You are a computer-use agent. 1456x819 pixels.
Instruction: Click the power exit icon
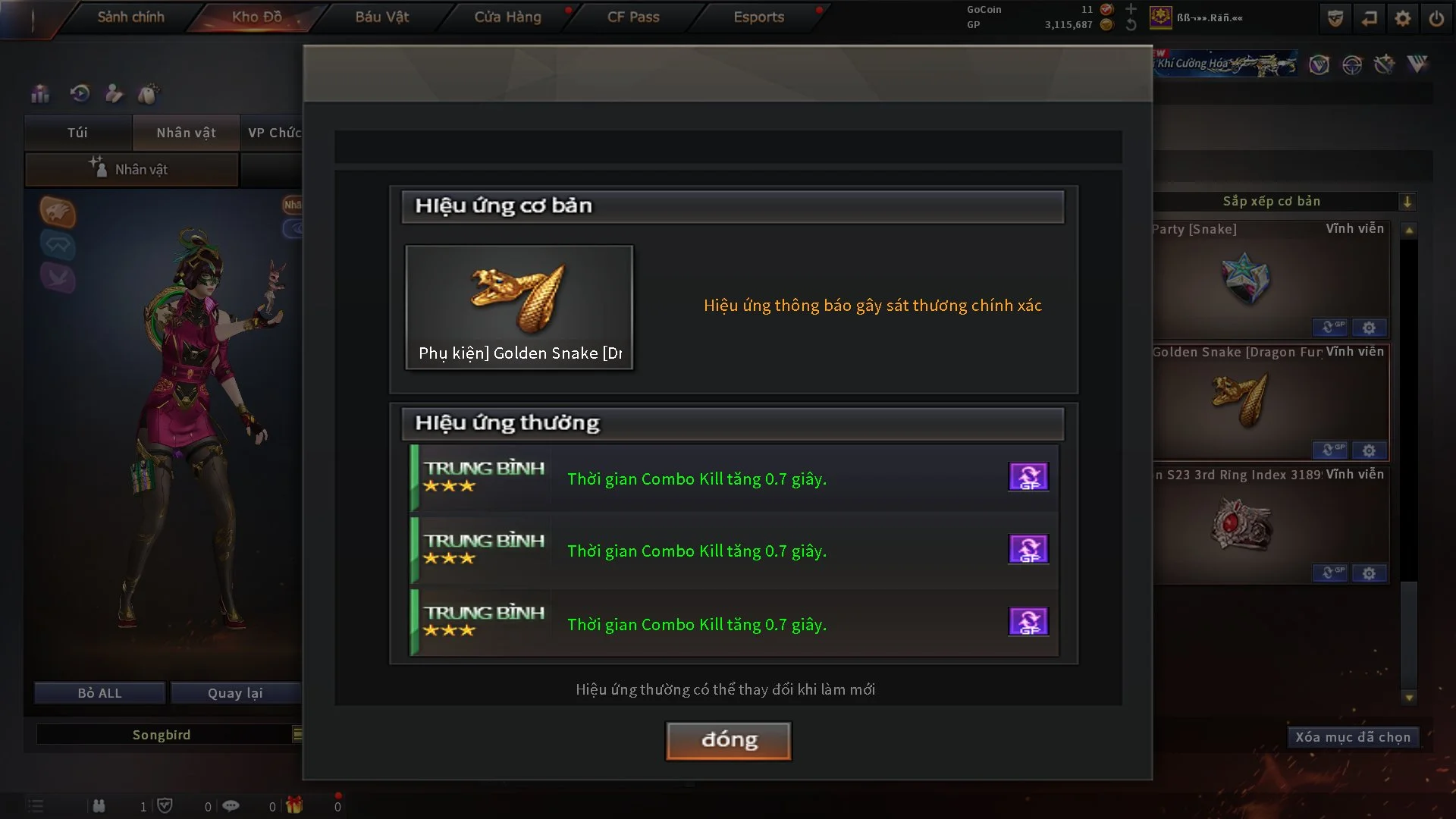coord(1436,18)
